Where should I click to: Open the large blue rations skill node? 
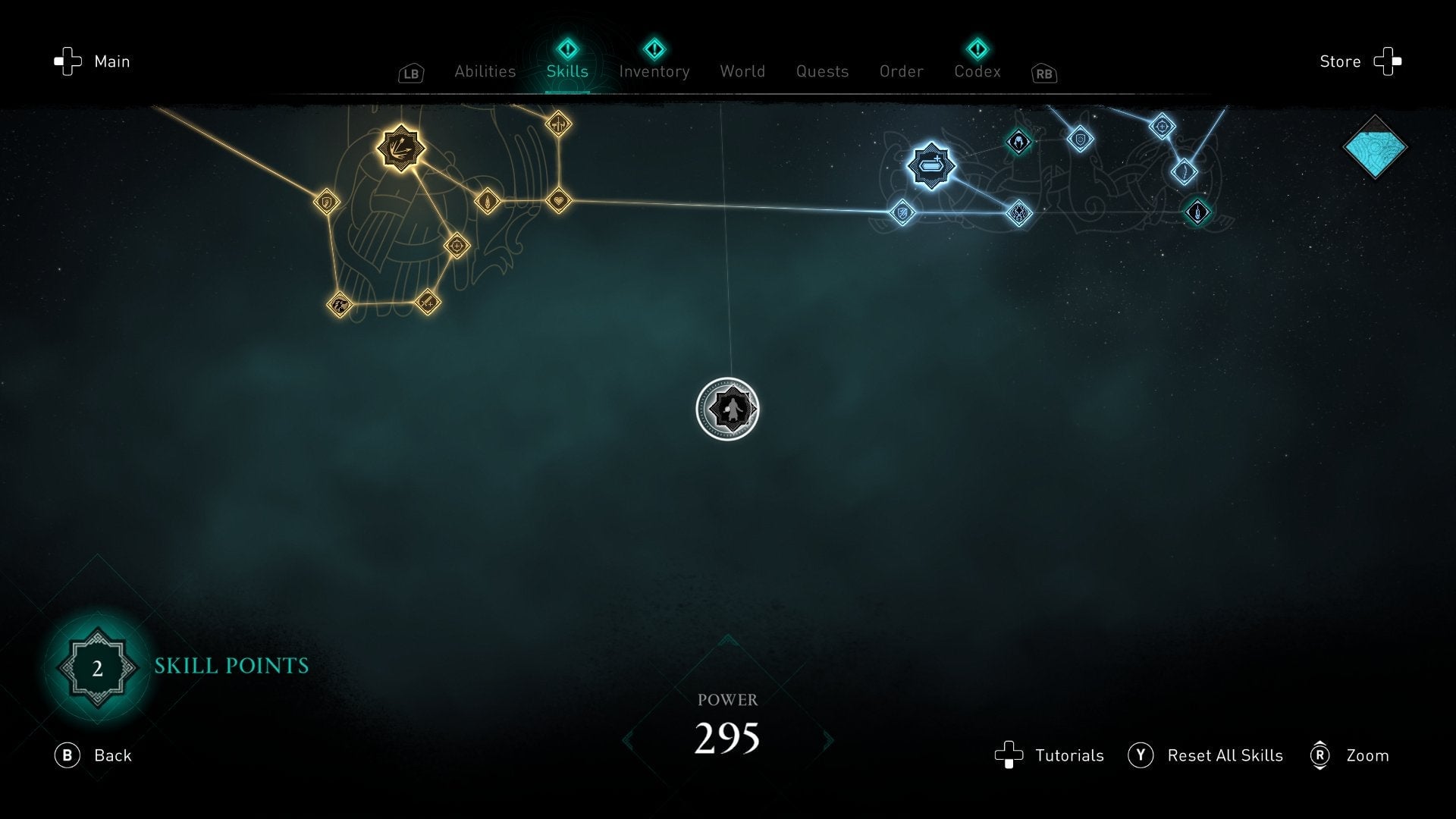point(931,165)
